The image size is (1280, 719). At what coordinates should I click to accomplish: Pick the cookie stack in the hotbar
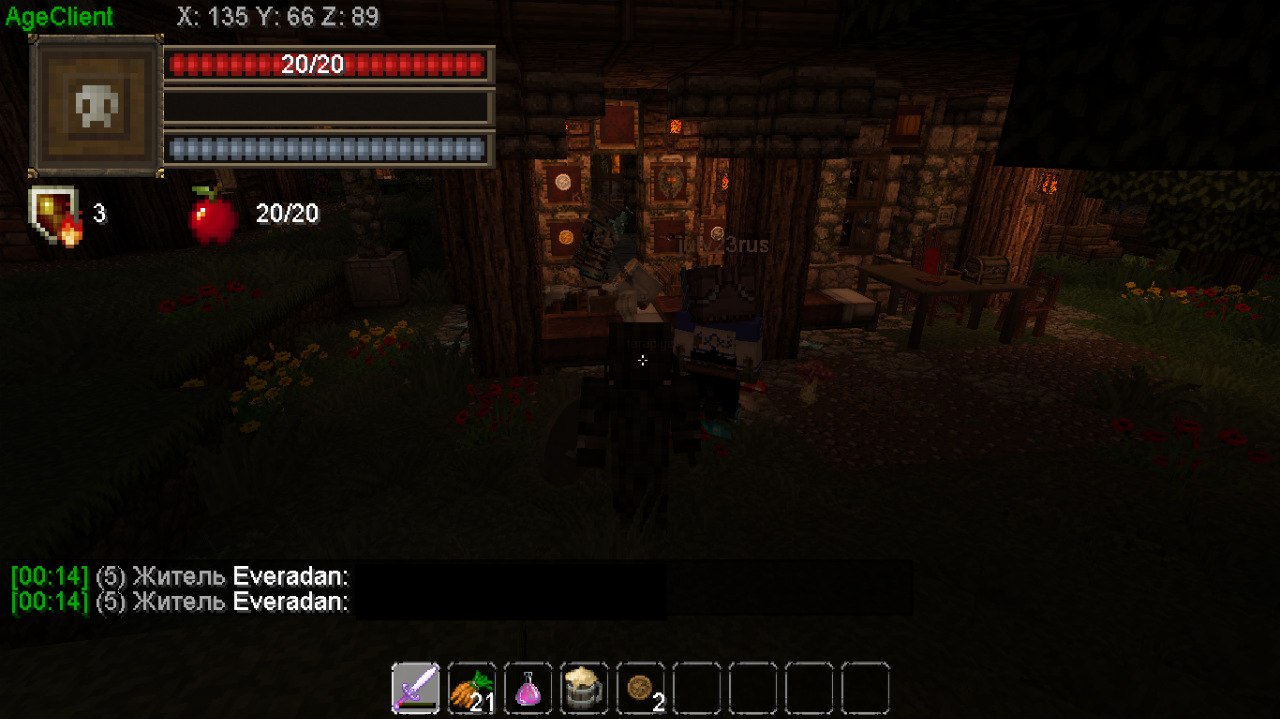tap(640, 688)
